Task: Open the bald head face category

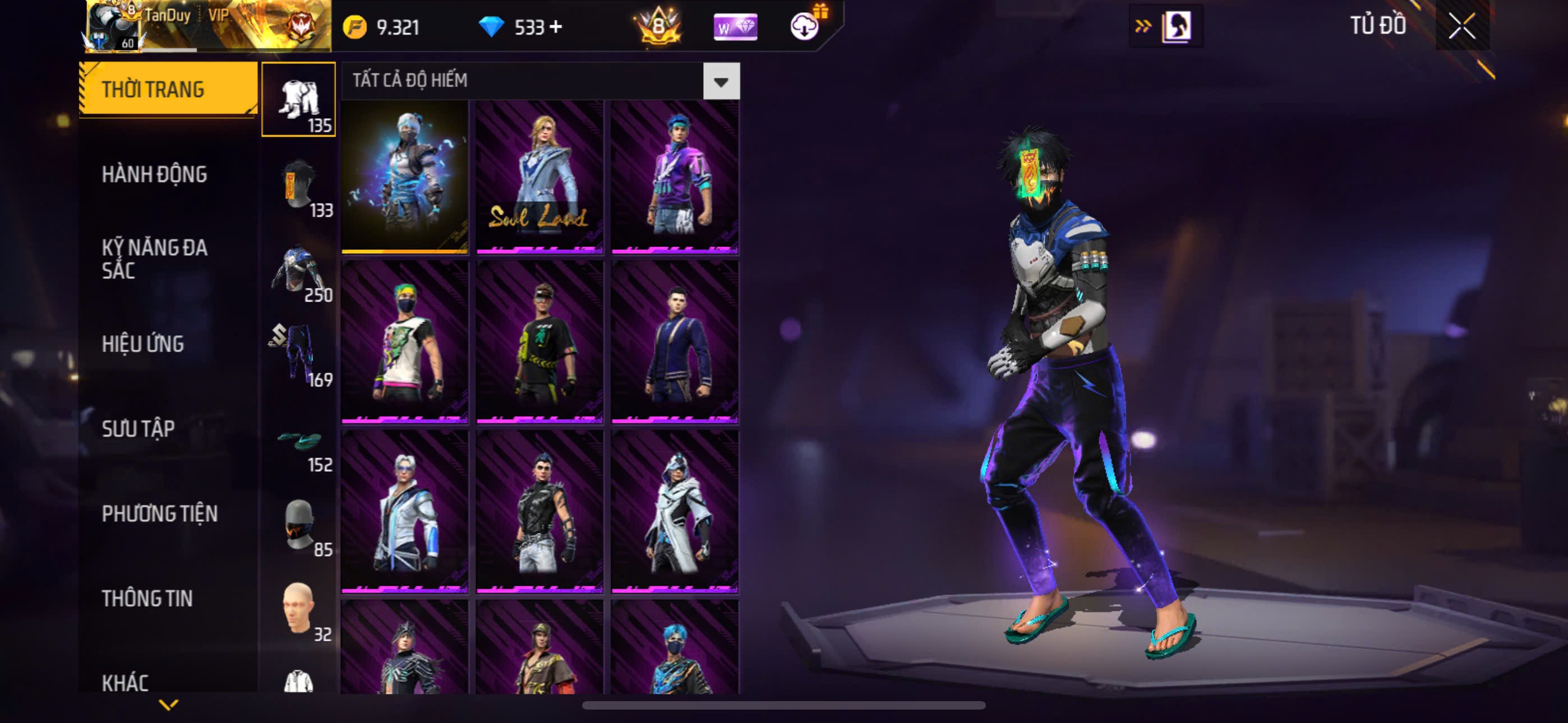Action: point(299,610)
